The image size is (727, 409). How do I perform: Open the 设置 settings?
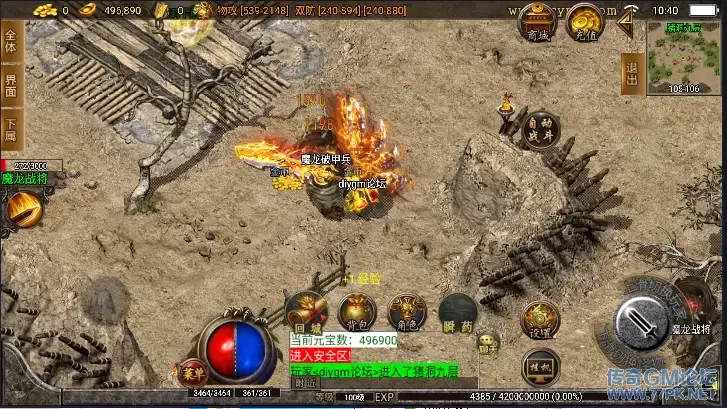(x=540, y=320)
